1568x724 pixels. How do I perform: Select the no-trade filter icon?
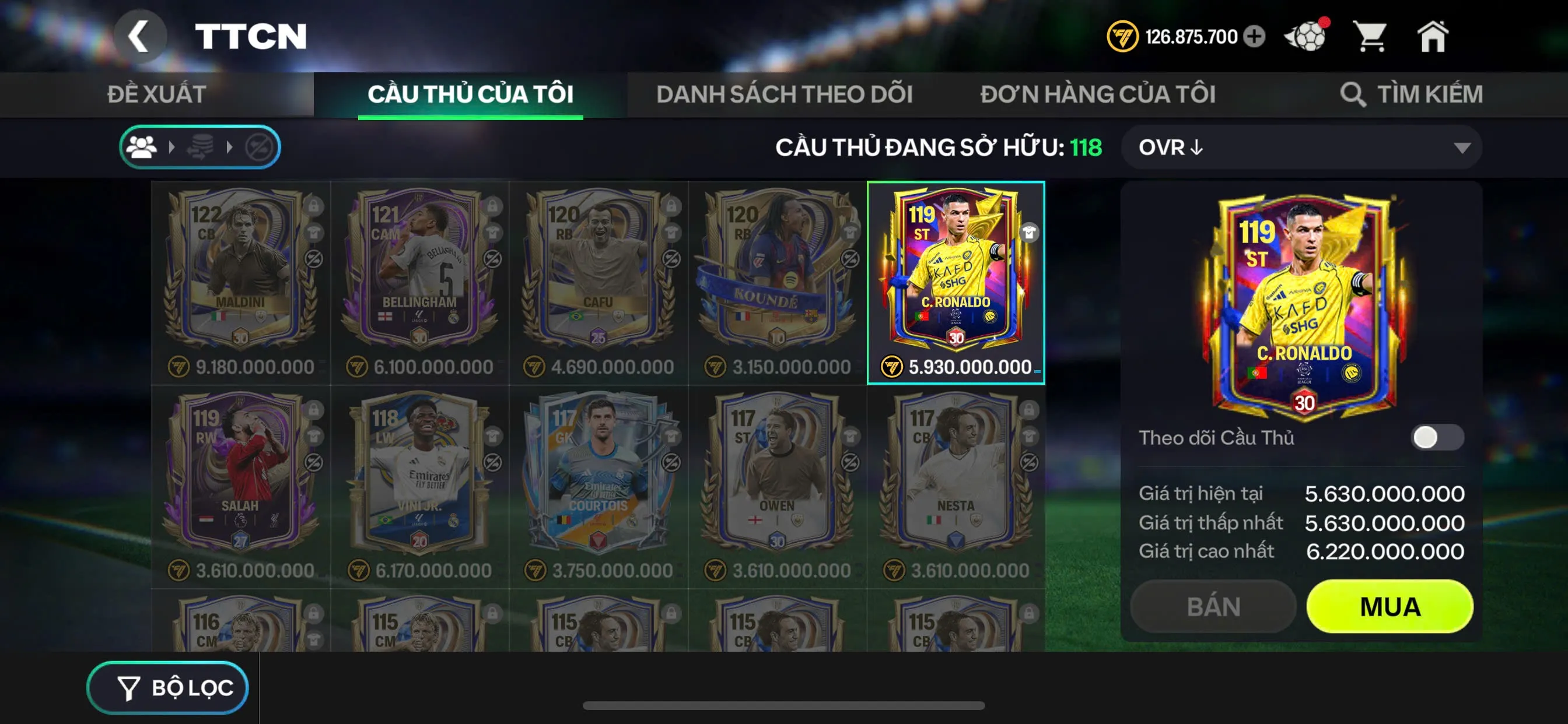[x=261, y=147]
